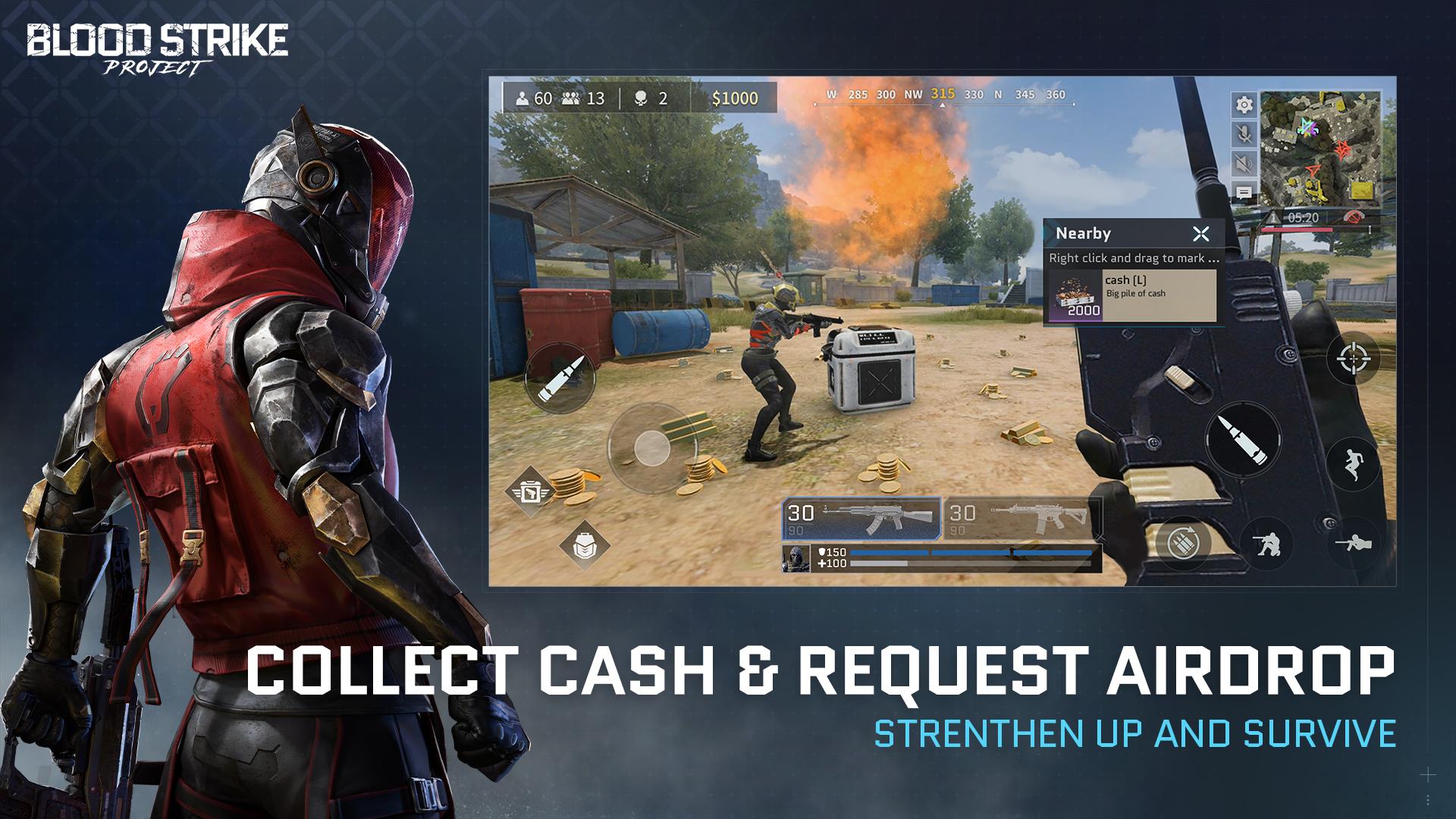Select the crosshair aim icon
The image size is (1456, 819).
pos(1352,359)
